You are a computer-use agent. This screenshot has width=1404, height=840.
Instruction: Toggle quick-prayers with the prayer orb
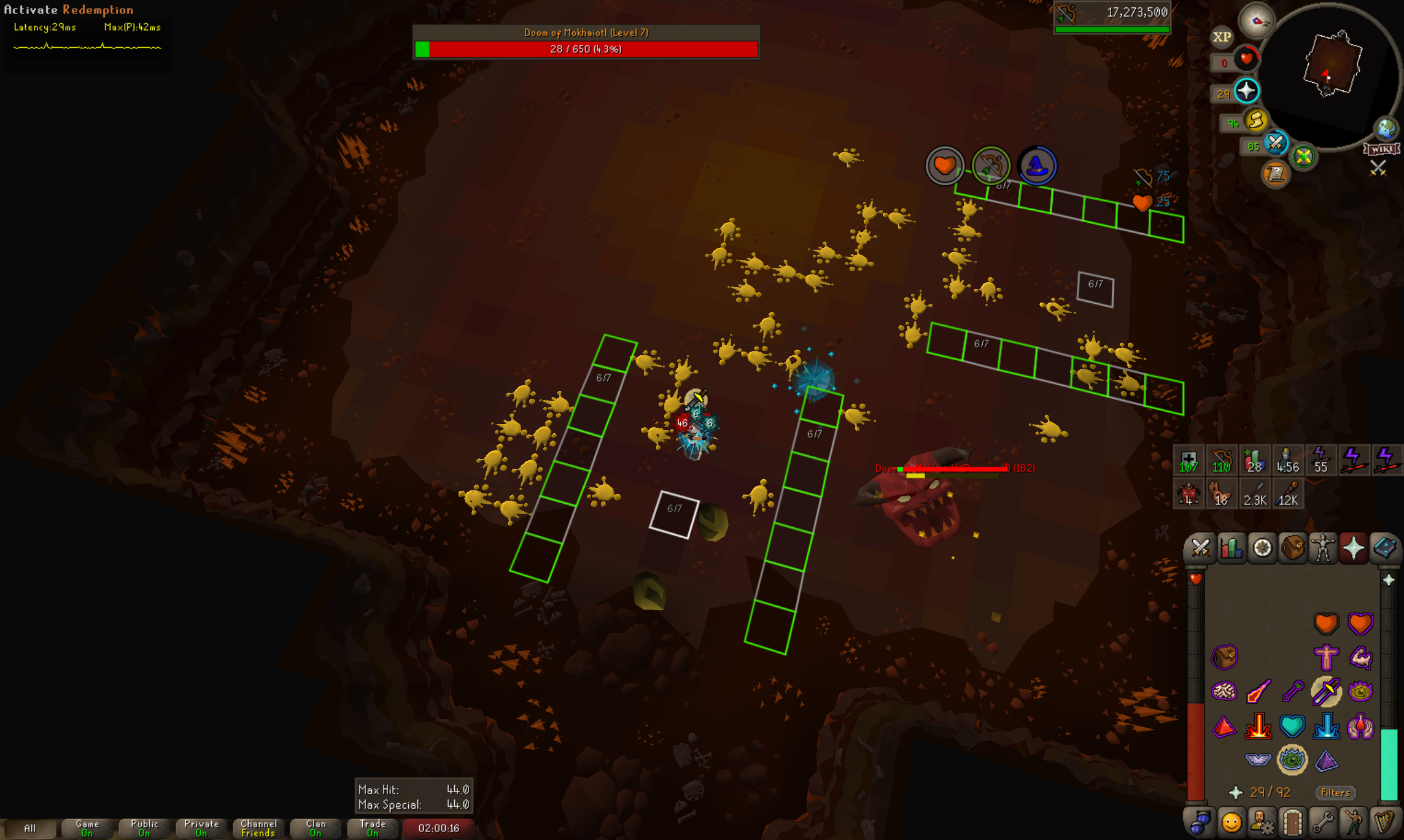tap(1246, 91)
